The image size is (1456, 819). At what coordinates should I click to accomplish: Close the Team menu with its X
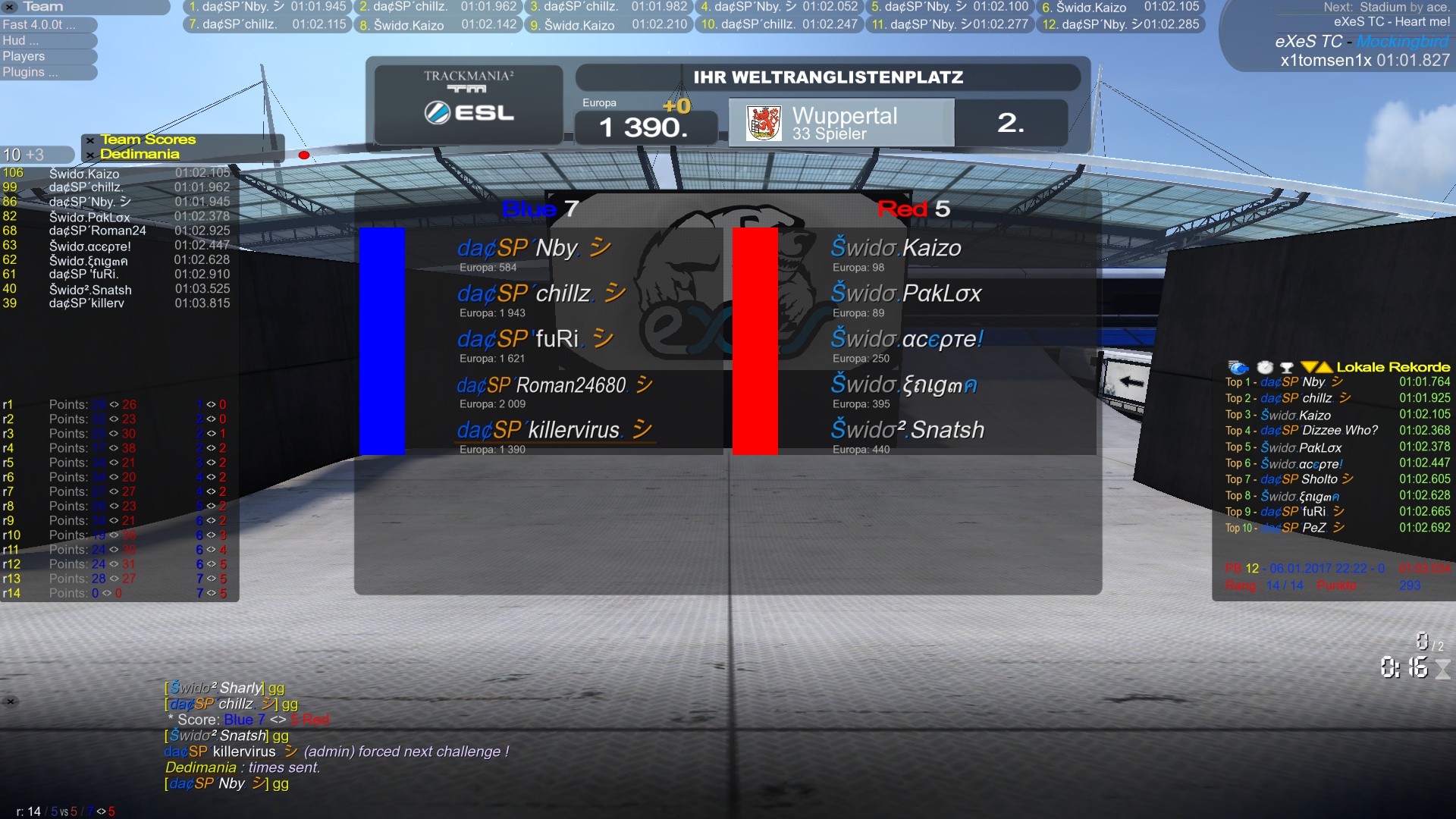point(10,7)
